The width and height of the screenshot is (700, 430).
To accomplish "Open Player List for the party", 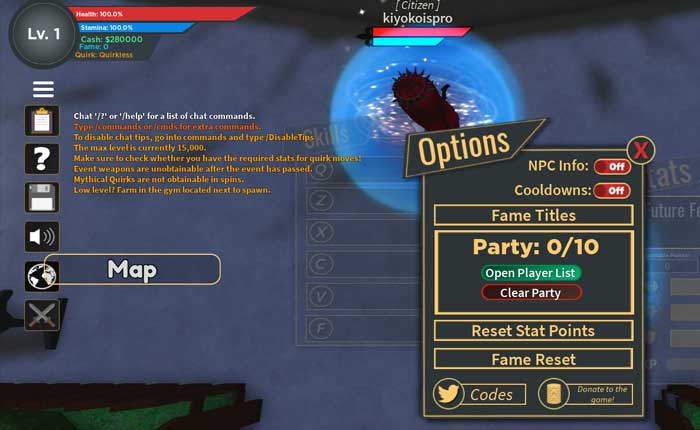I will coord(531,273).
